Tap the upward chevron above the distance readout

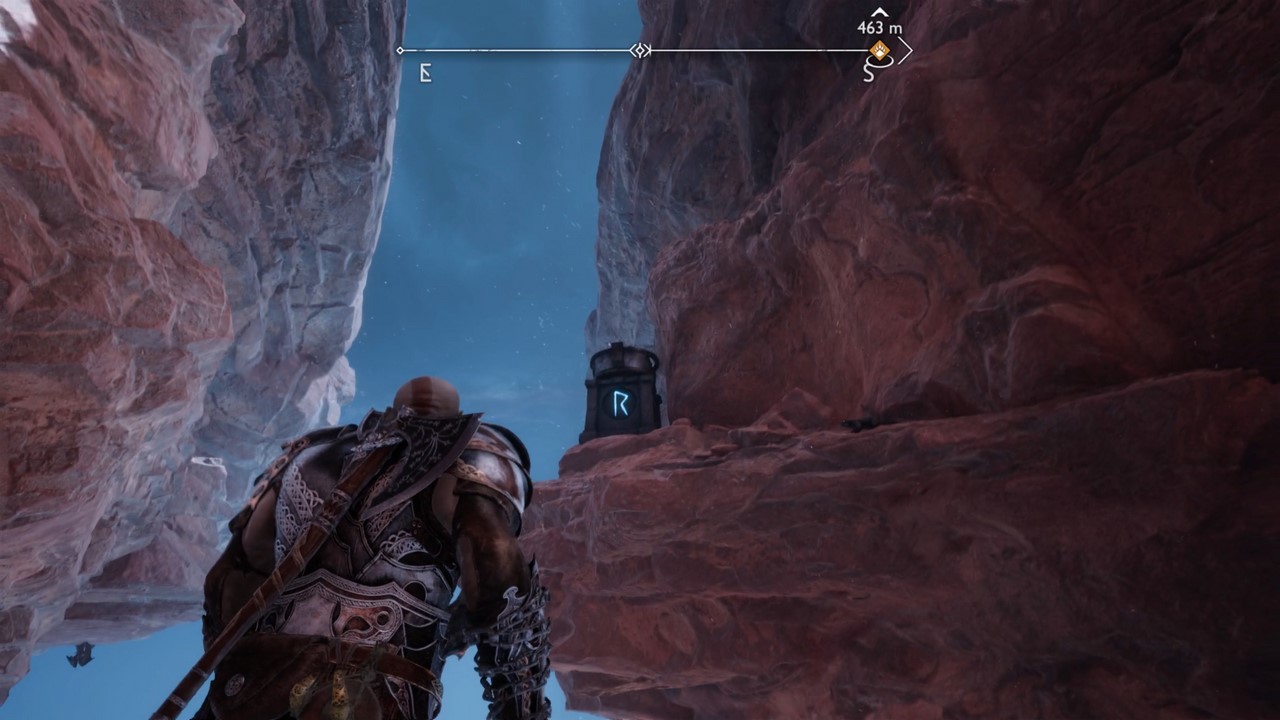(880, 12)
